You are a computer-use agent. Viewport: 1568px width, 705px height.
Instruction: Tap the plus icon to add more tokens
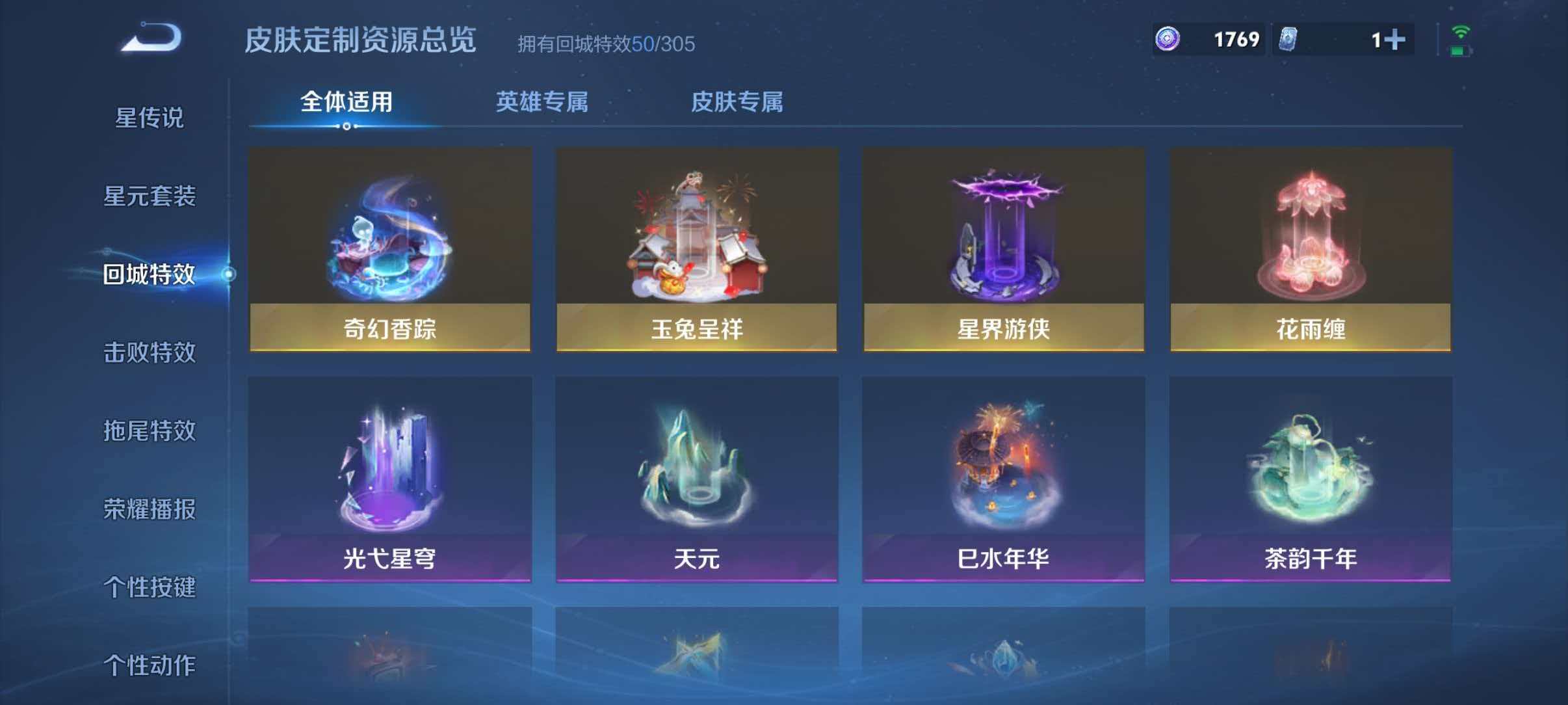1388,39
